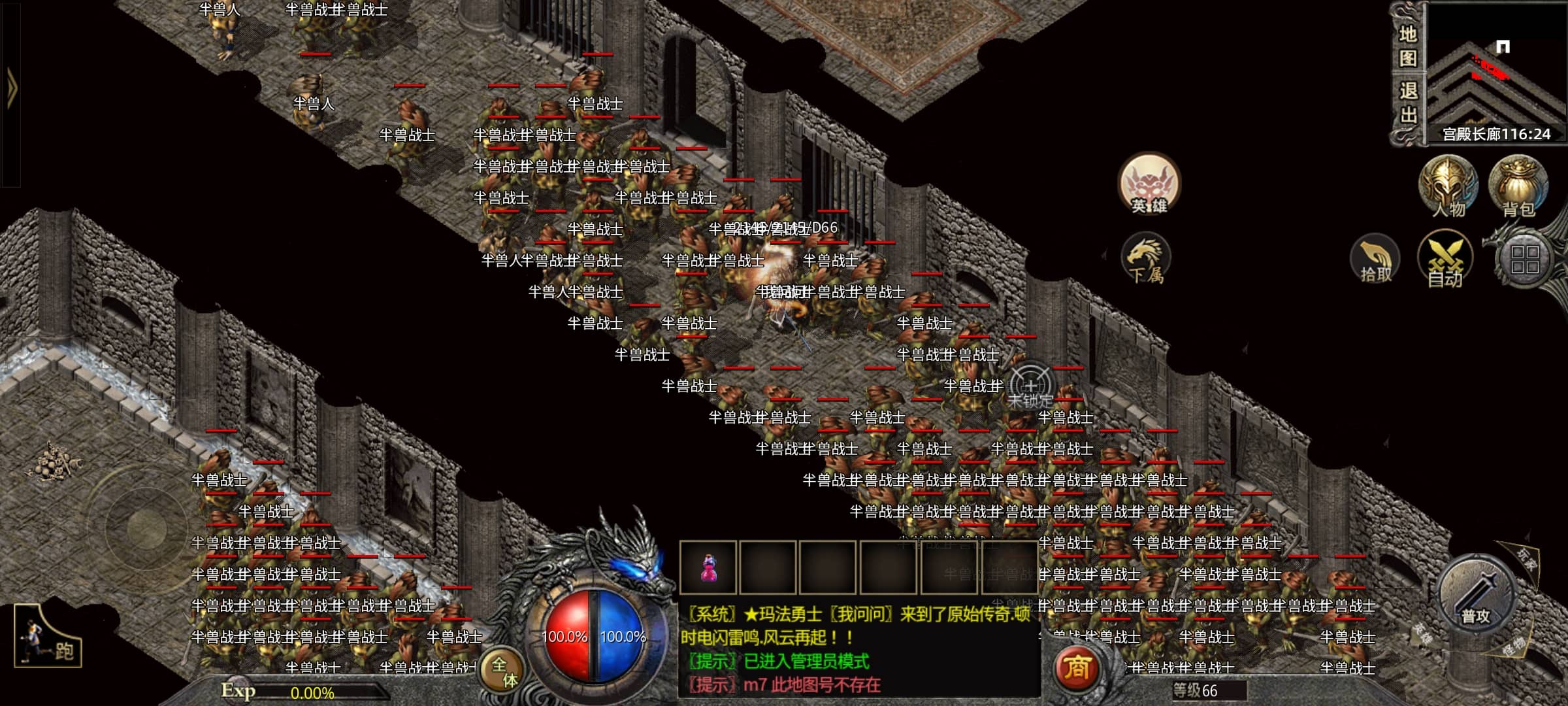Viewport: 1568px width, 706px height.
Task: Use the 普攻 normal attack button
Action: 1475,596
